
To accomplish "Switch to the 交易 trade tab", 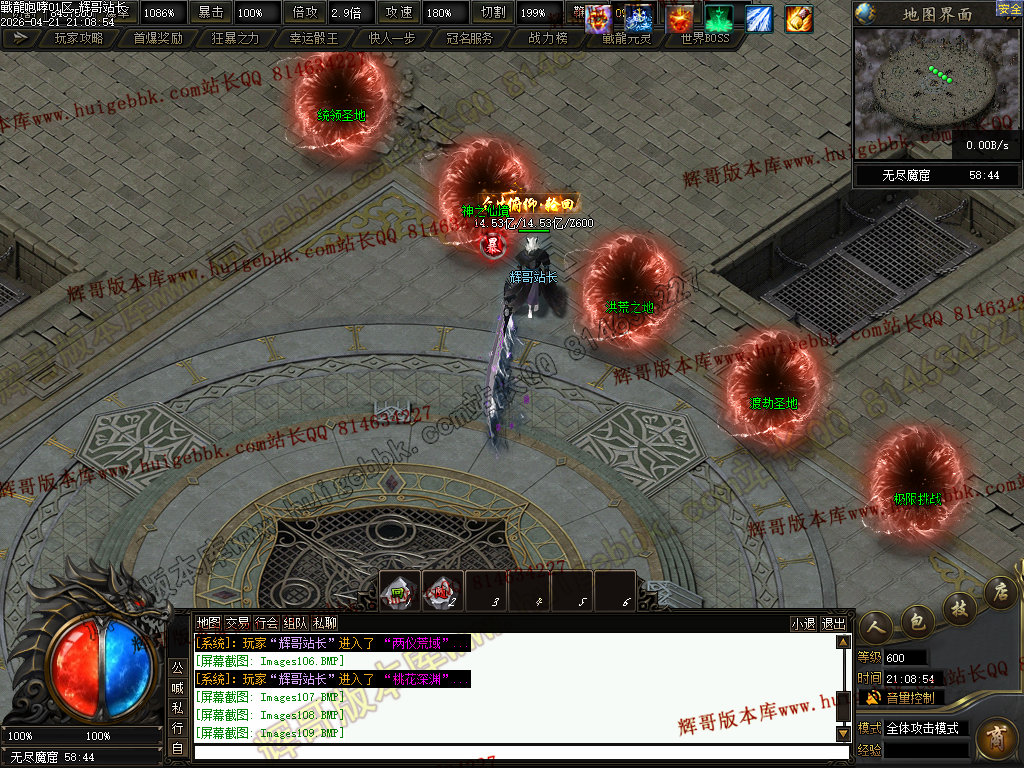I will 237,623.
